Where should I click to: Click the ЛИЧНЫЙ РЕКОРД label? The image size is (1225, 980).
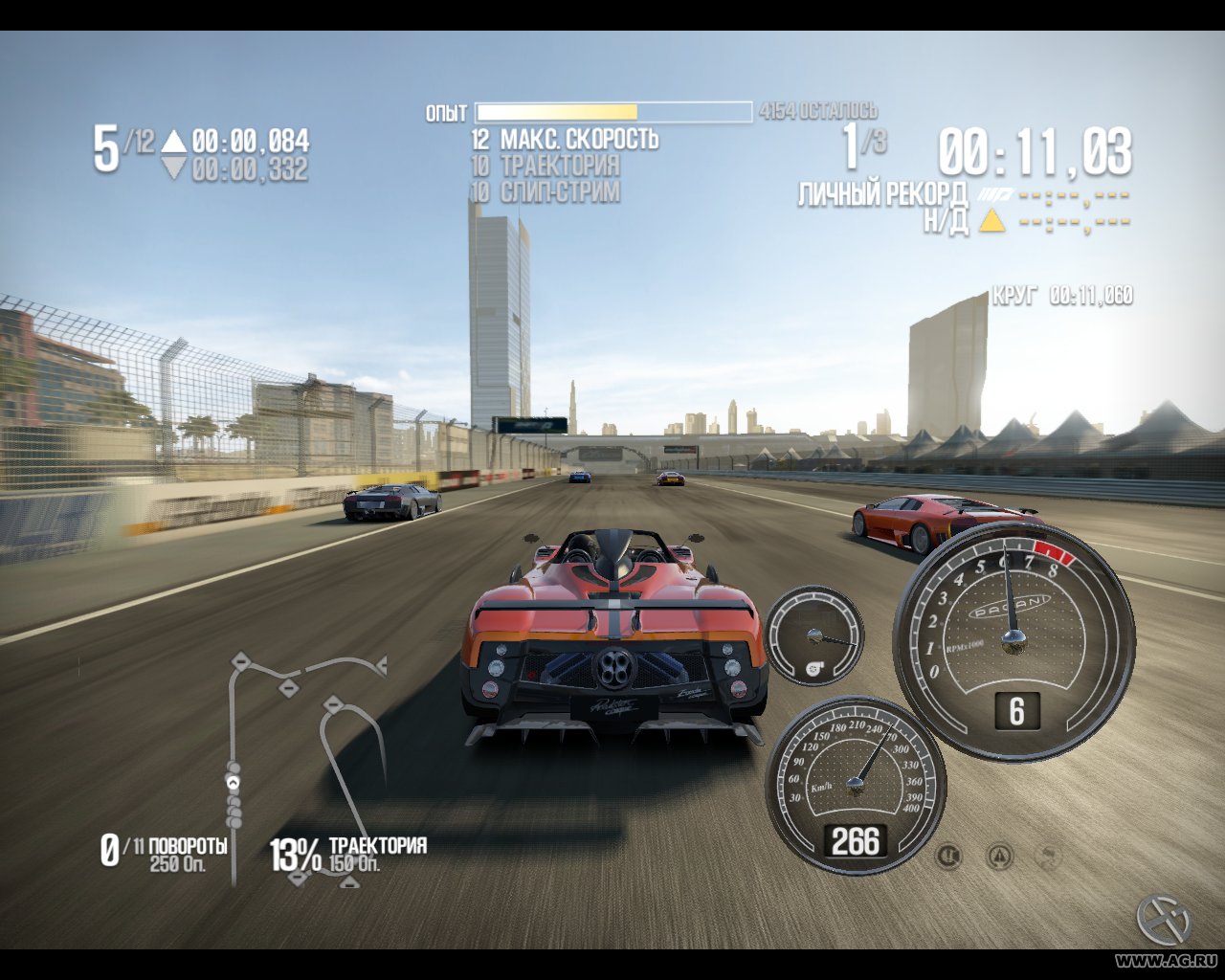881,192
